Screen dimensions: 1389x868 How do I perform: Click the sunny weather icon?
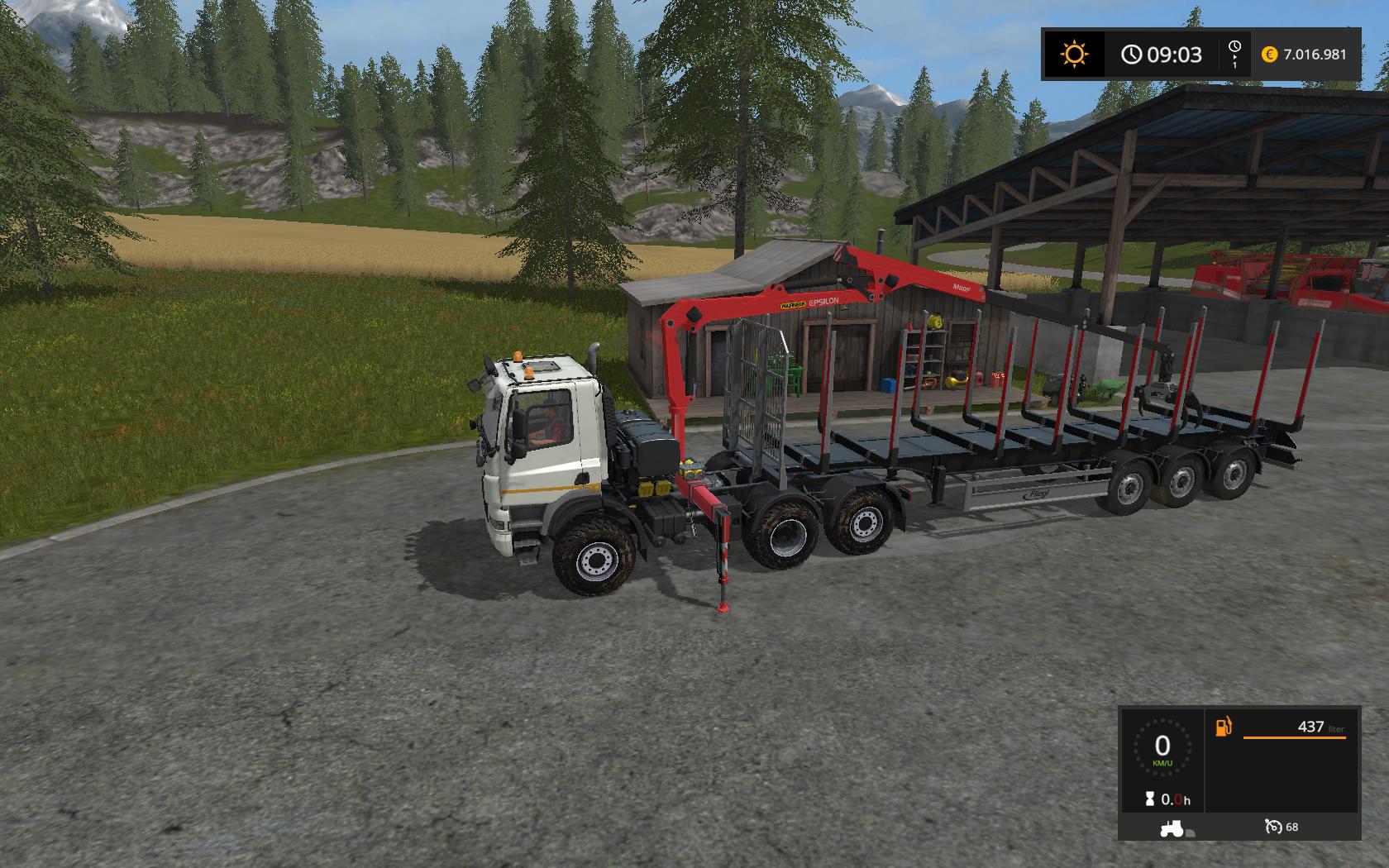[1074, 55]
